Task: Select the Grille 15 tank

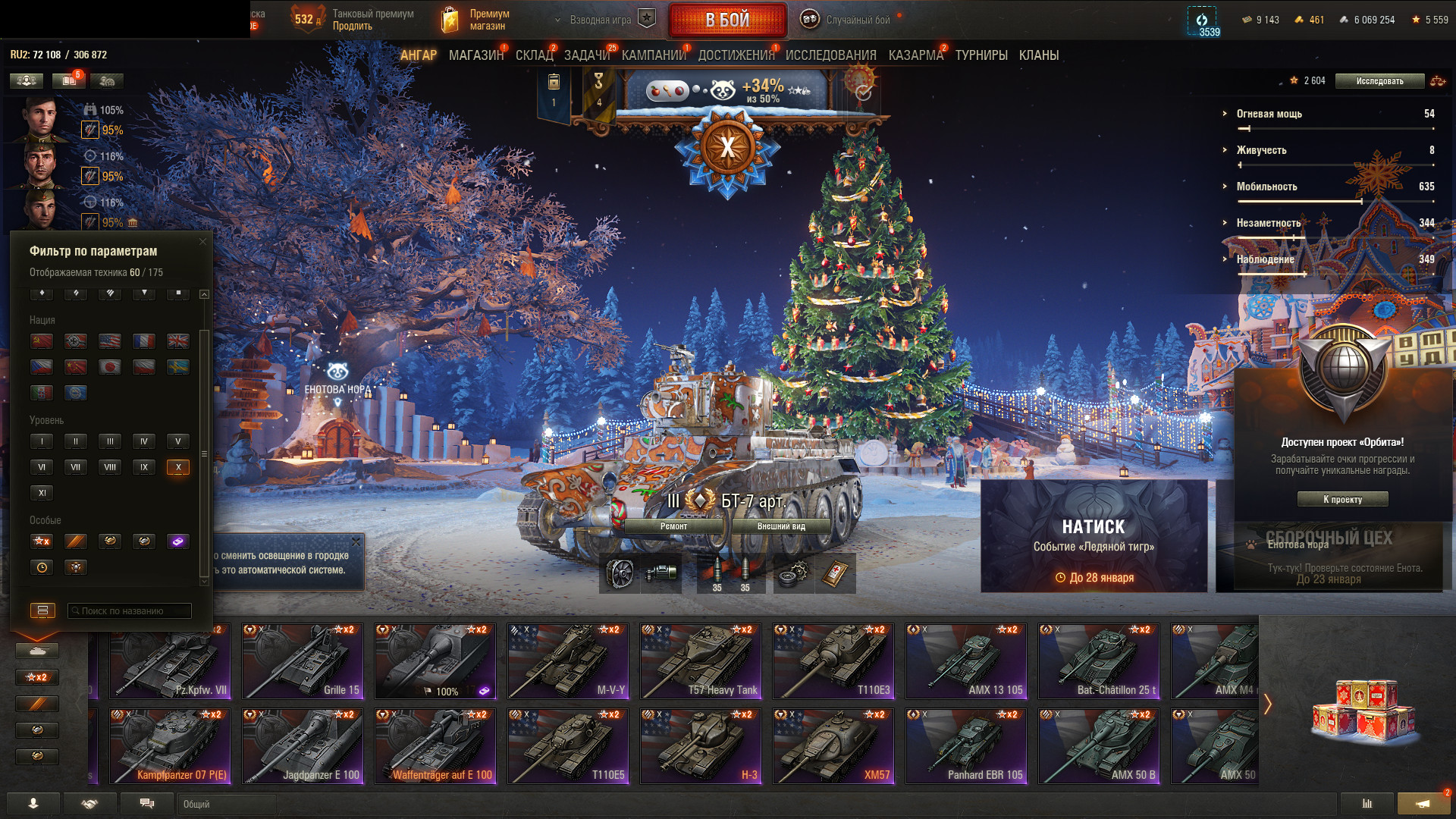Action: [303, 661]
